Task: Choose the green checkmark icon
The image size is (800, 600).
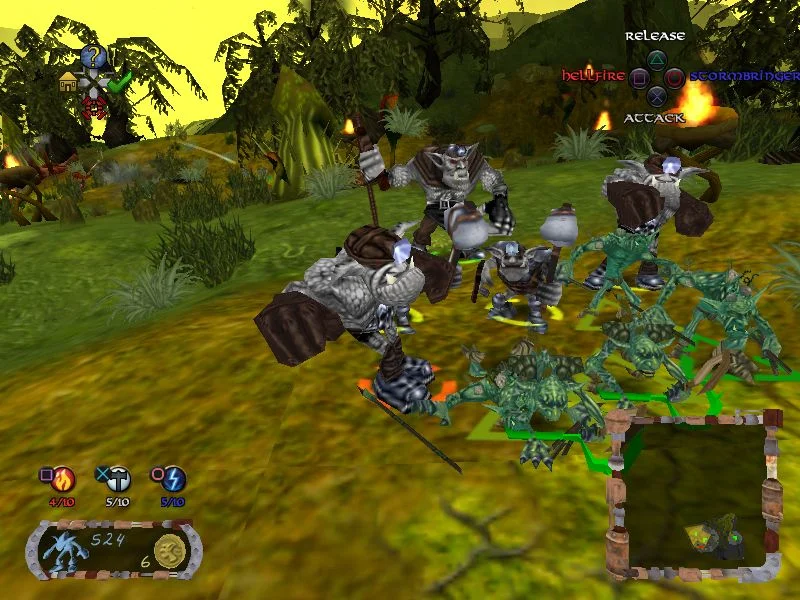Action: [120, 83]
